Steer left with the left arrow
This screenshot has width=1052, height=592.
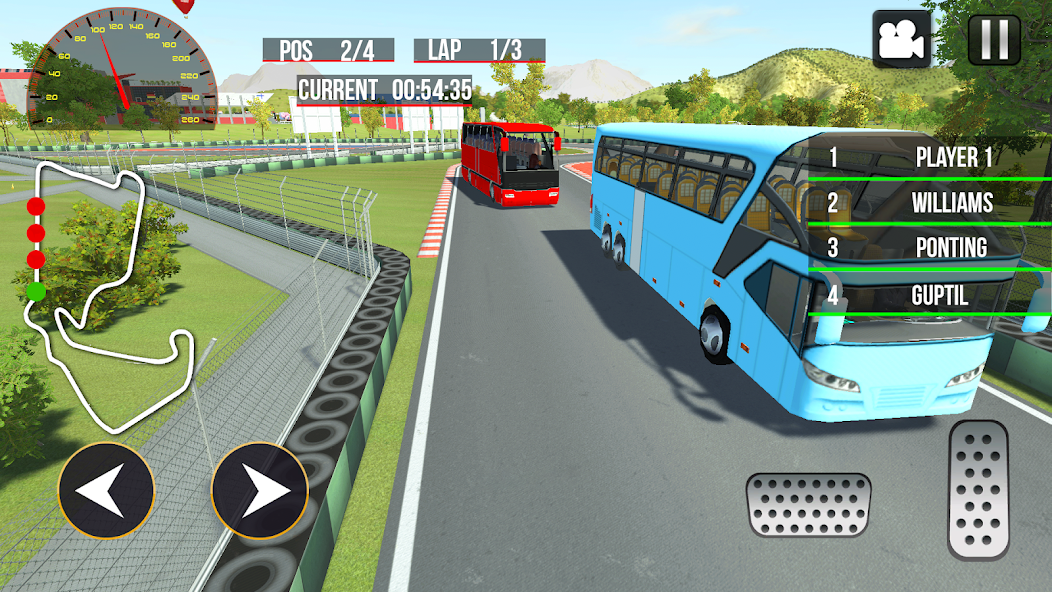106,491
